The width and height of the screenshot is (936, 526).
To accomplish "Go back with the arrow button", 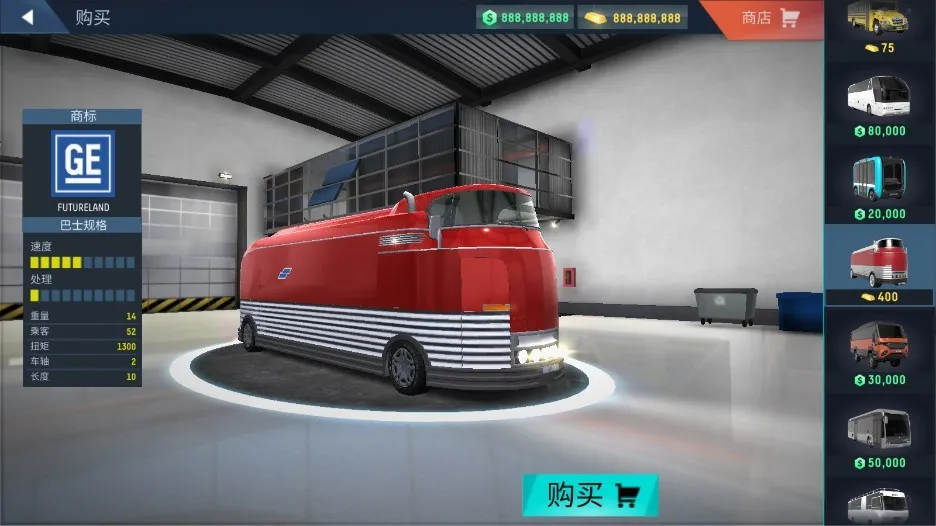I will [28, 17].
